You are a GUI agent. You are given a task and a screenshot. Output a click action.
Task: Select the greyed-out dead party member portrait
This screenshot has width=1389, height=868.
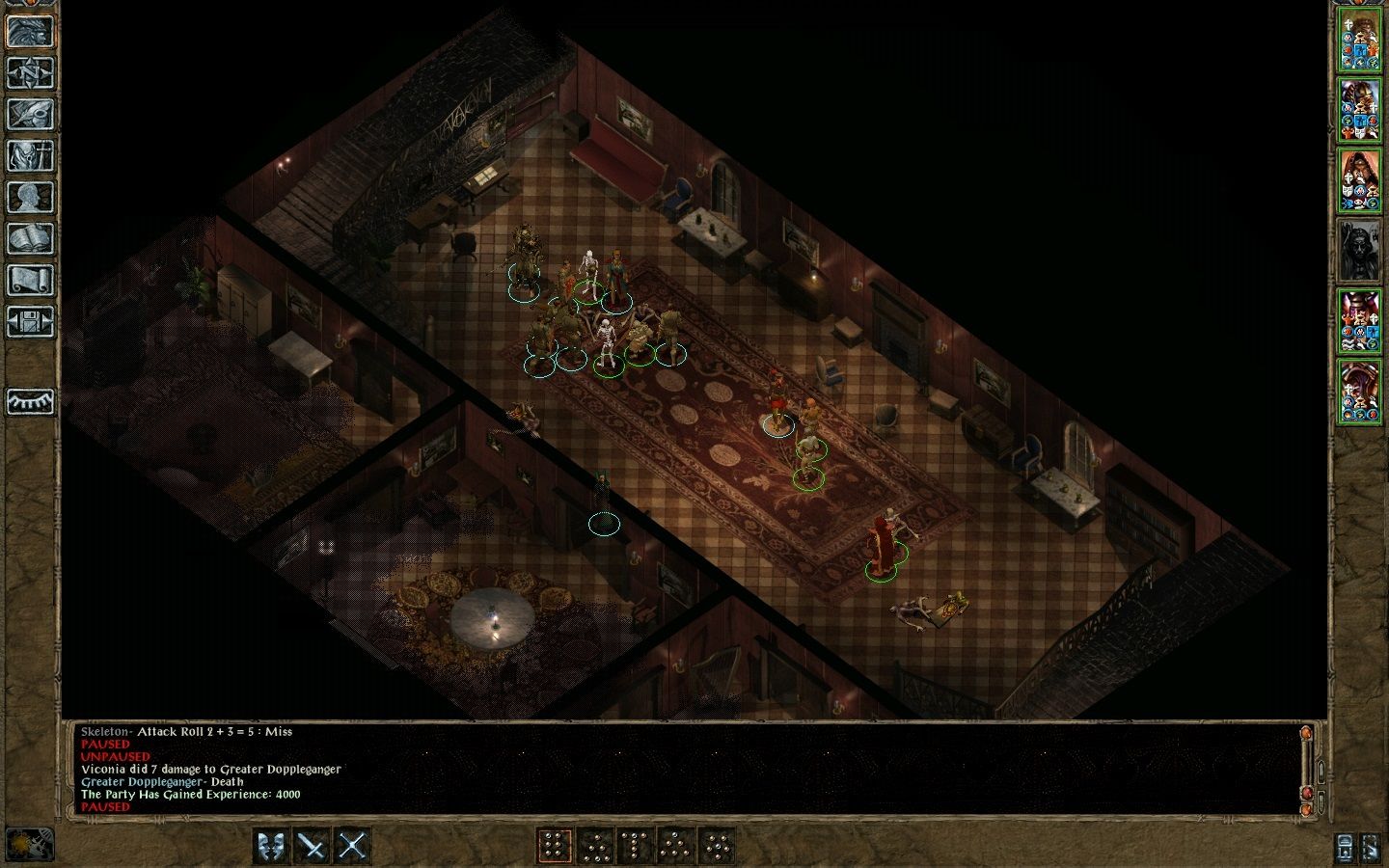click(1360, 251)
